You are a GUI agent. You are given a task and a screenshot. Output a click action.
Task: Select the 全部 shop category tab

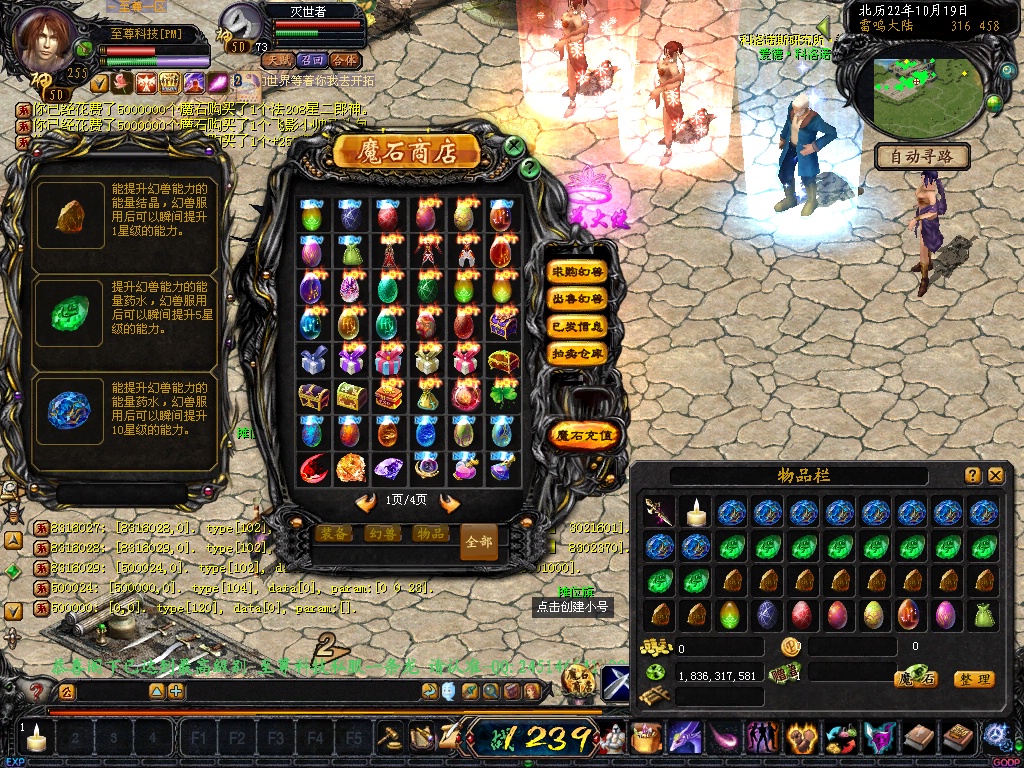point(479,541)
